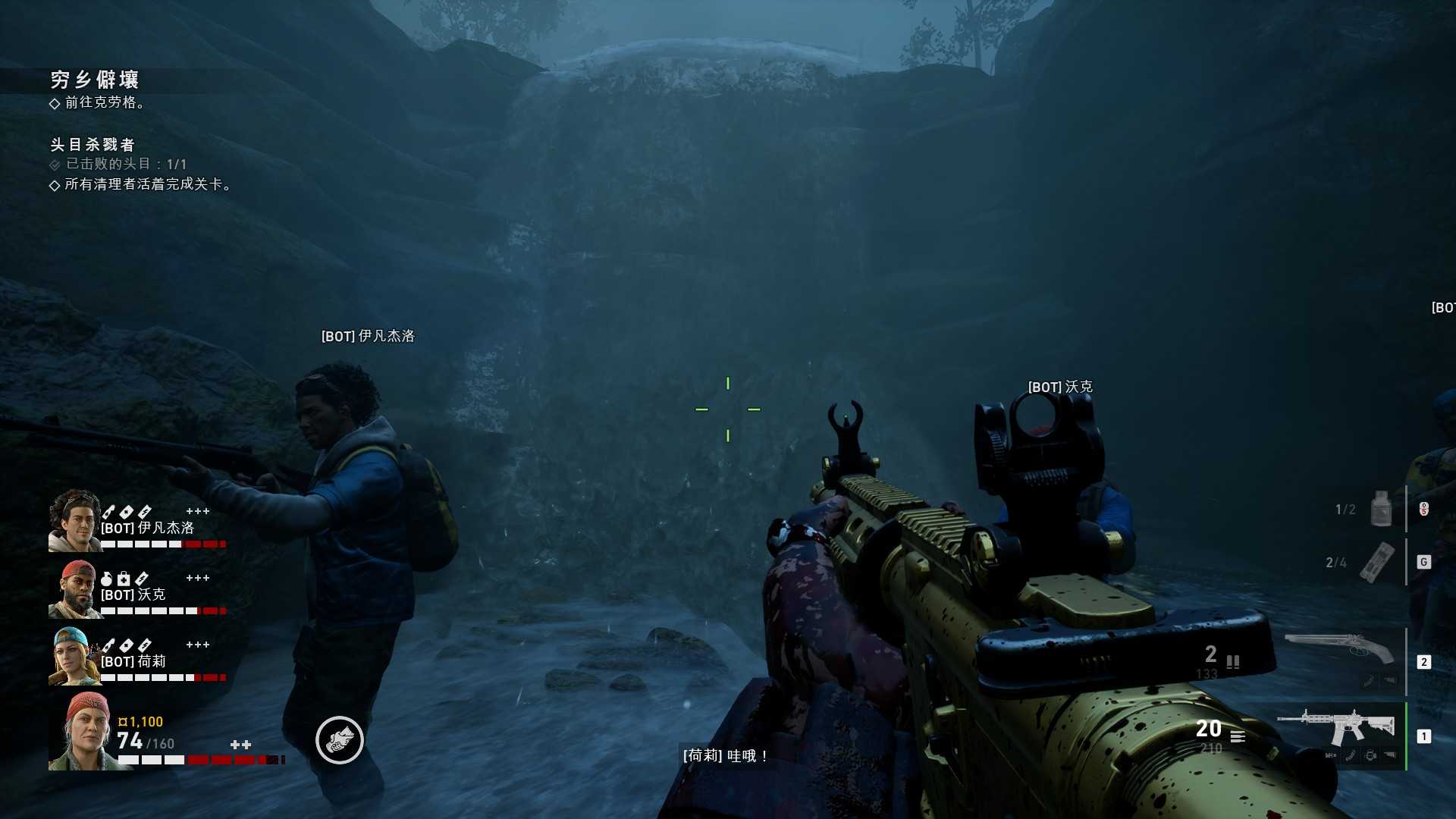Activate the circular fist icon
Viewport: 1456px width, 819px height.
point(339,740)
